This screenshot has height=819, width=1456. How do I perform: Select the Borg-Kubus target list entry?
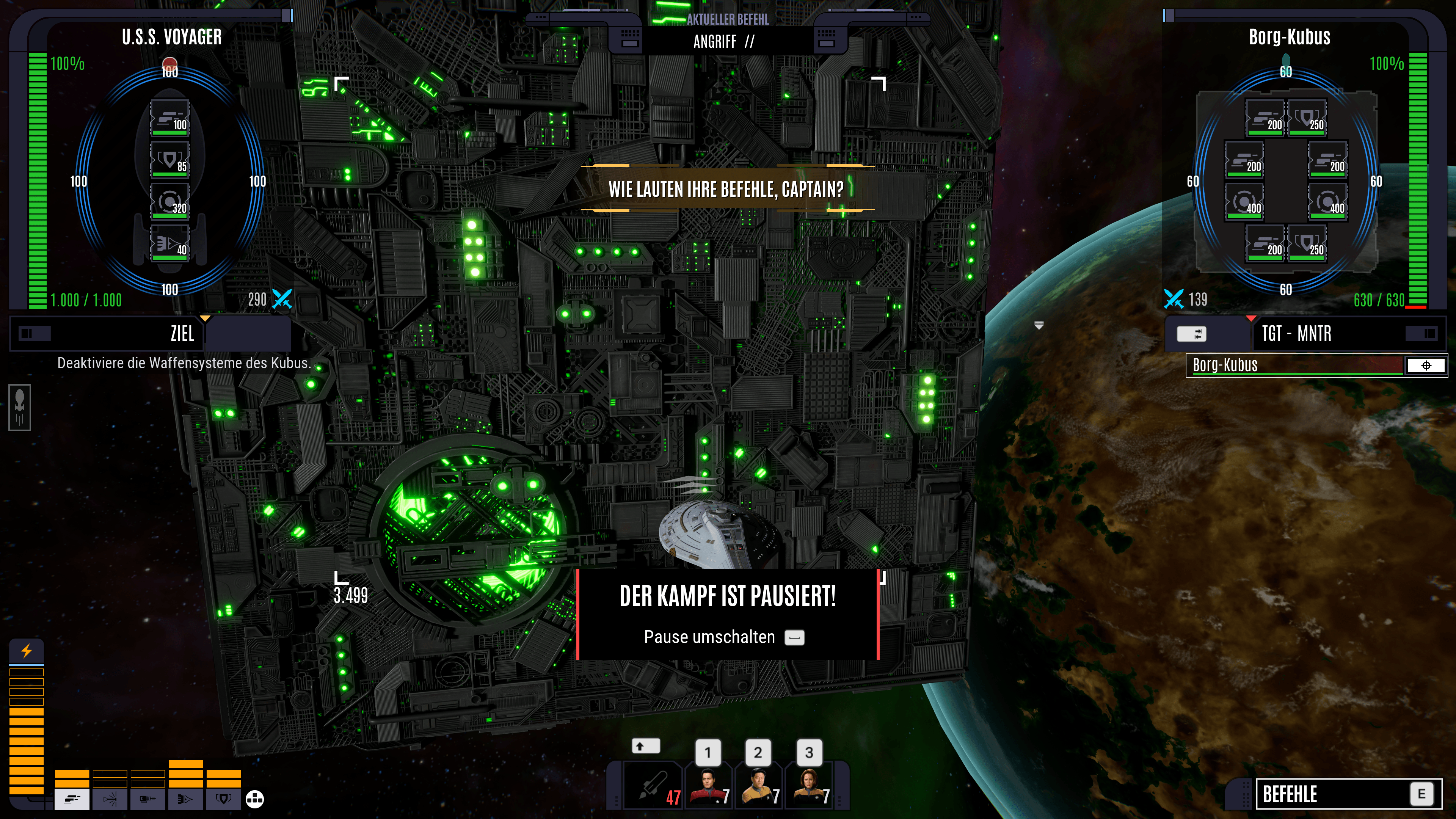1294,365
